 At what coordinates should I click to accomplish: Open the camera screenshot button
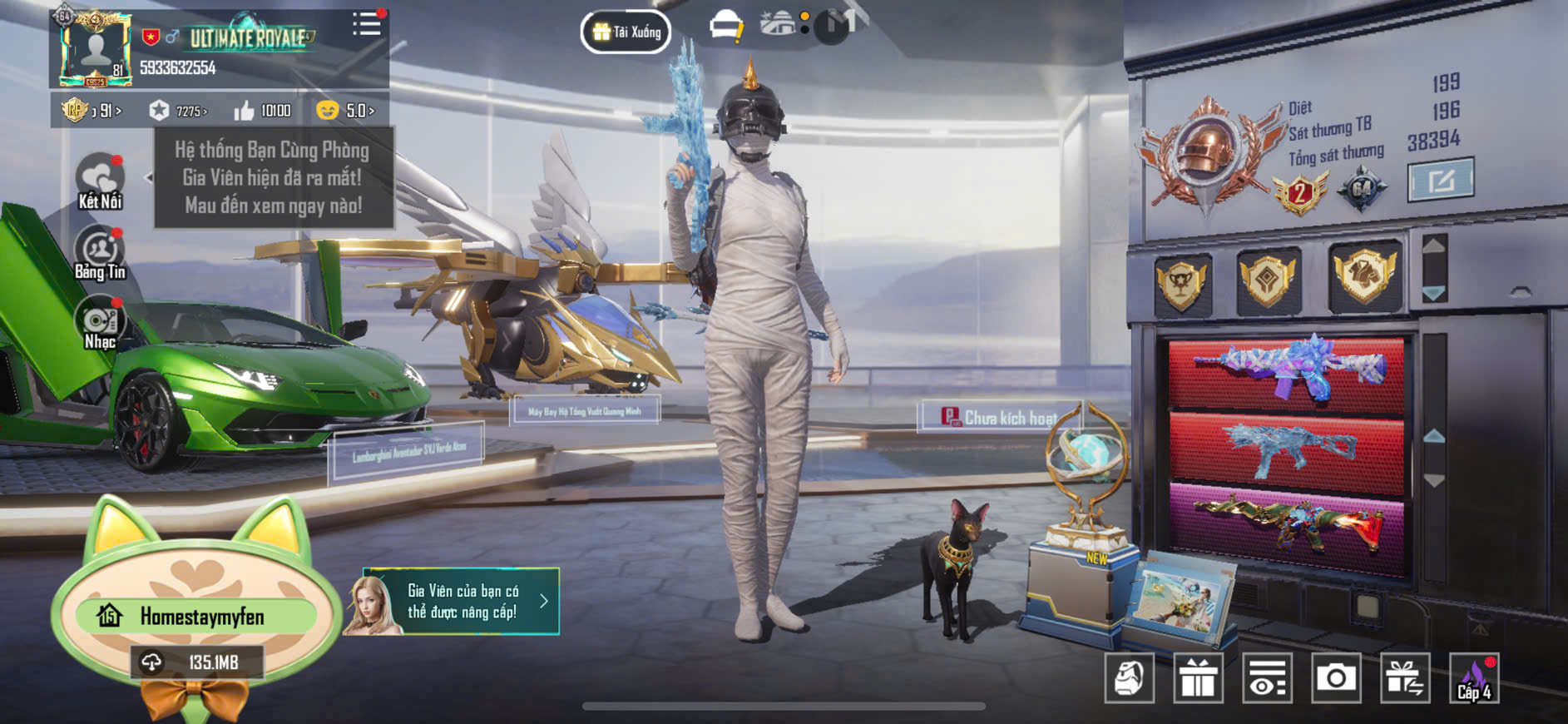[1336, 678]
